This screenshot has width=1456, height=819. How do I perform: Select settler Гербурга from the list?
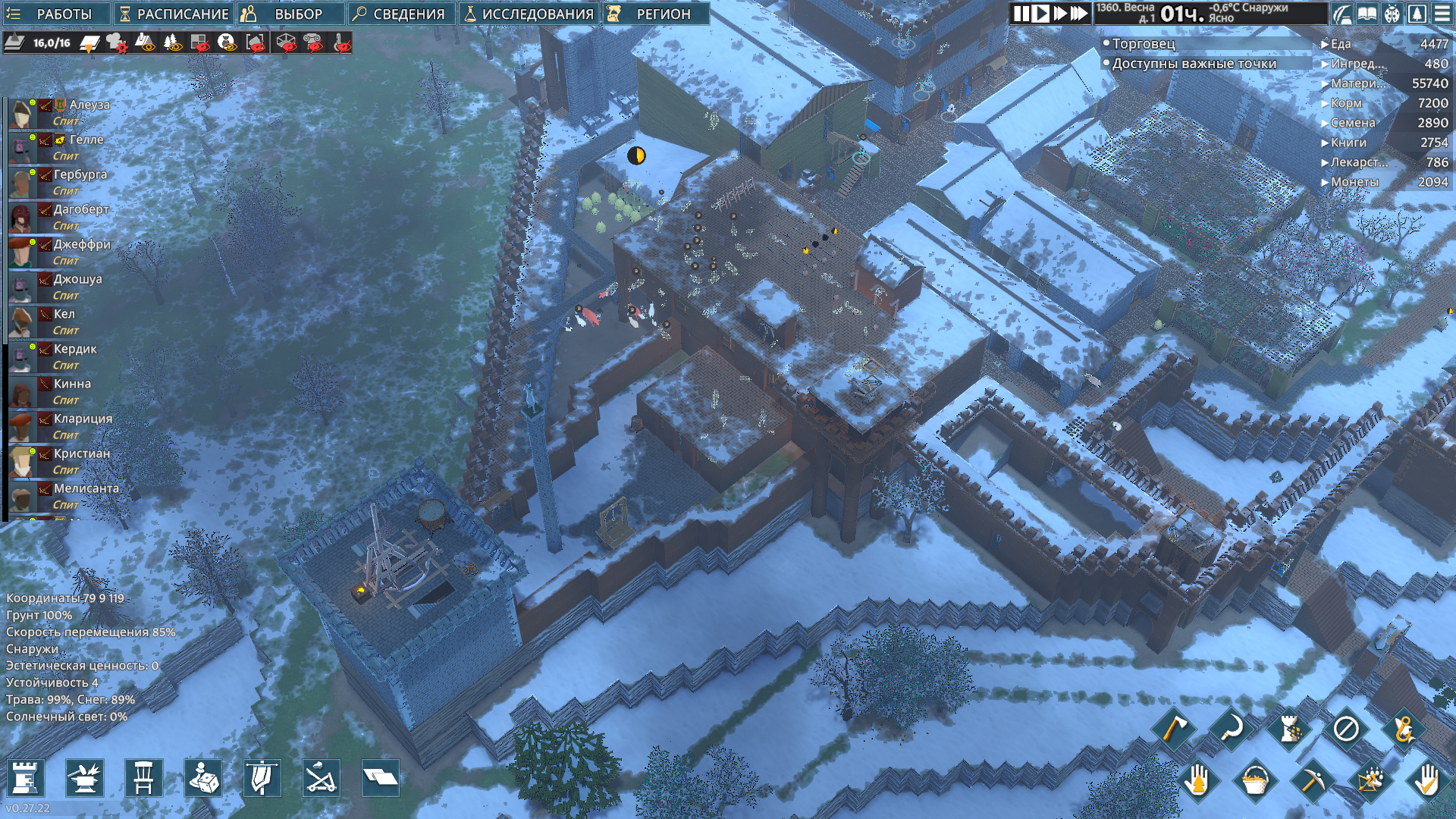pos(80,174)
